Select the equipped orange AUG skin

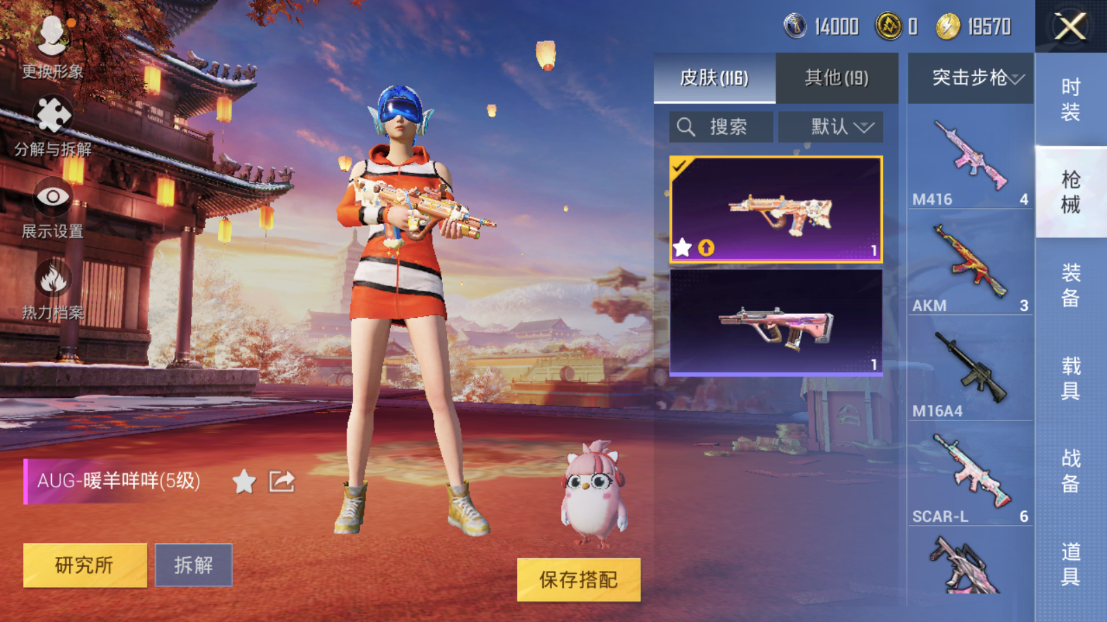(x=776, y=209)
